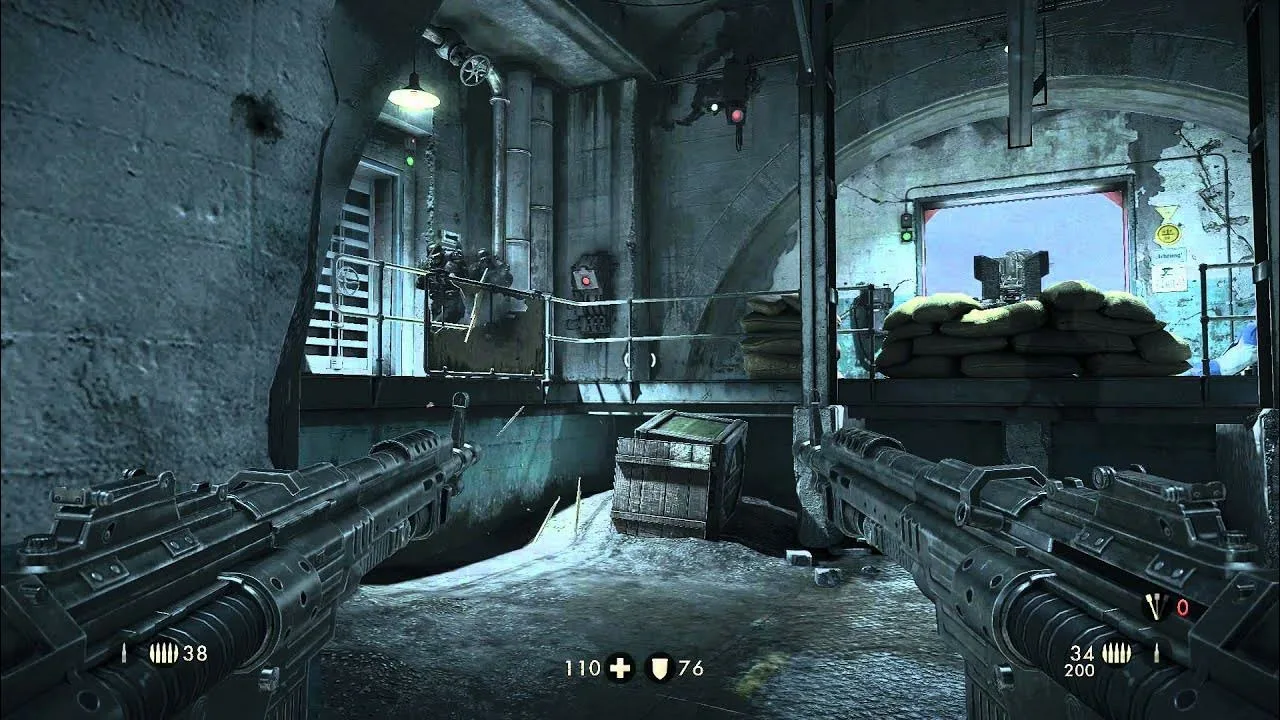This screenshot has height=720, width=1280.
Task: Click the armor shield icon
Action: coord(660,668)
